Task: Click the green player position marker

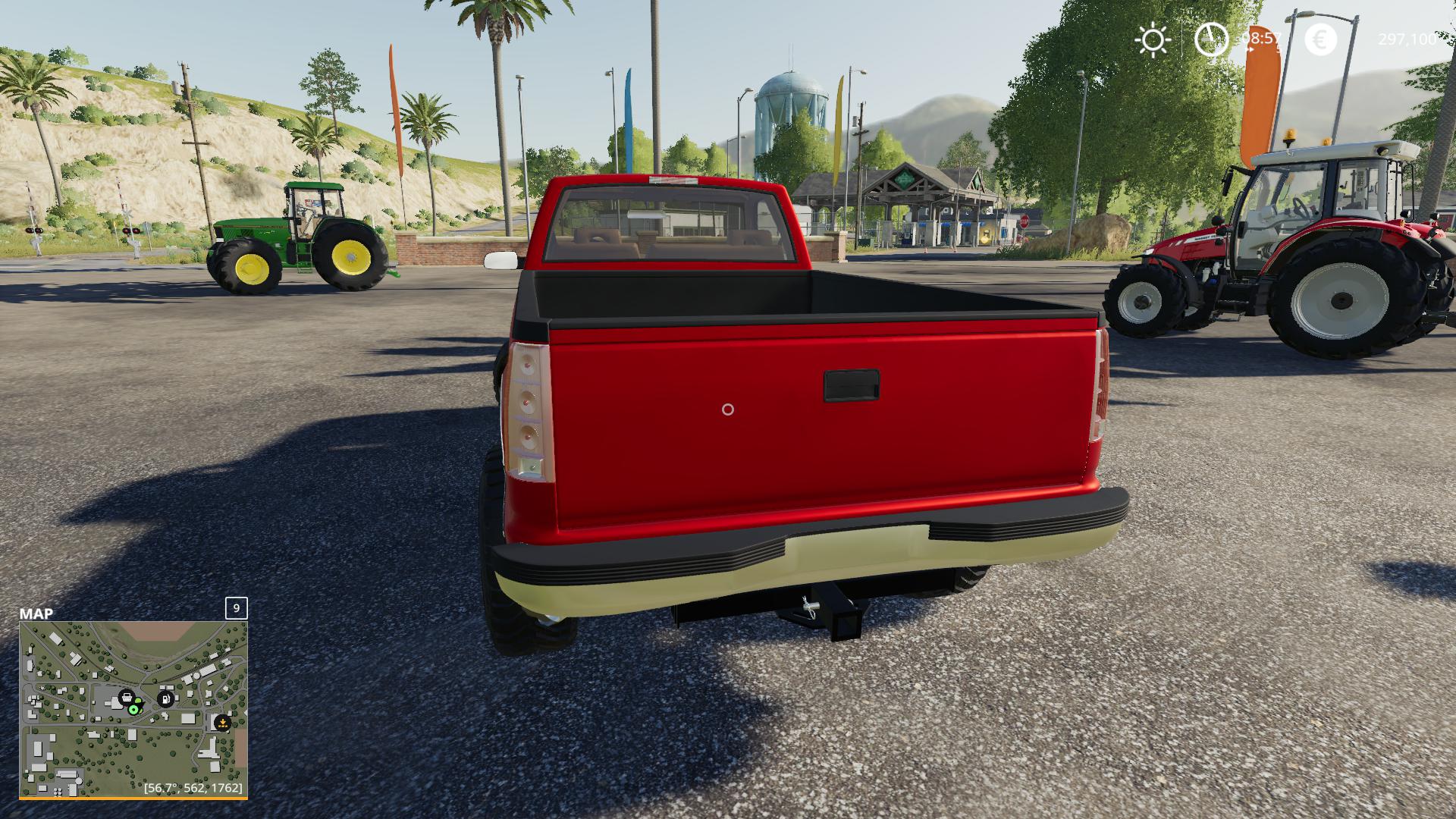Action: (x=134, y=709)
